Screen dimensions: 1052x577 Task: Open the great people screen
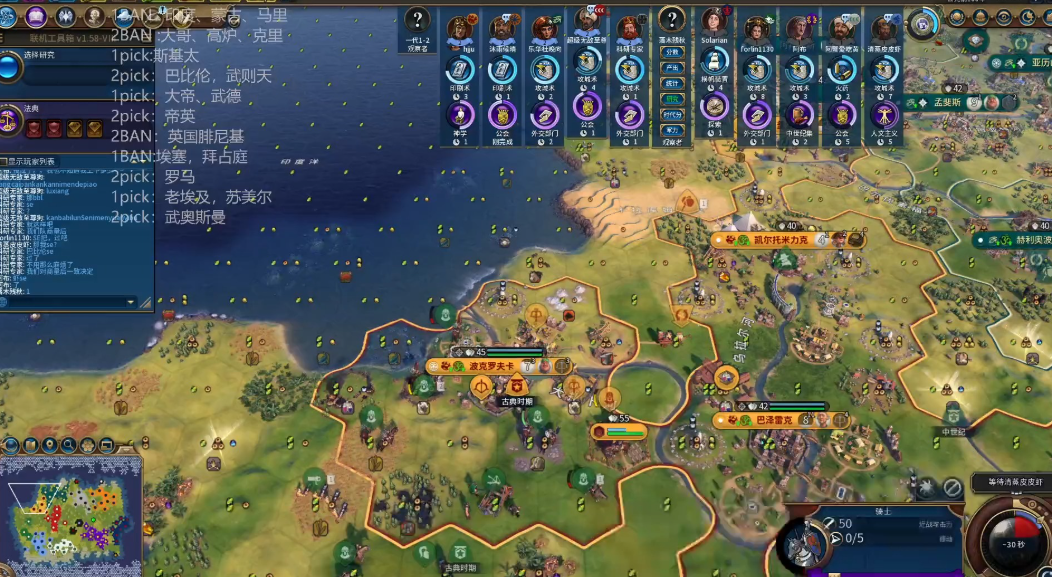[x=94, y=16]
